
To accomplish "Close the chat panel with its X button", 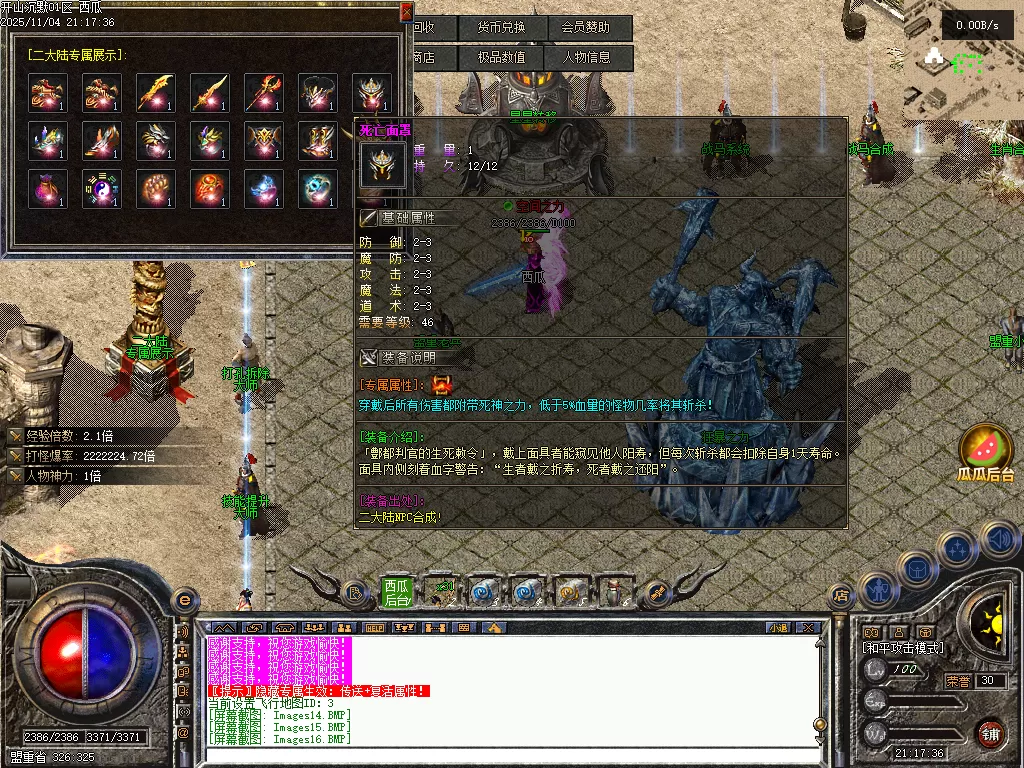I will [x=809, y=628].
